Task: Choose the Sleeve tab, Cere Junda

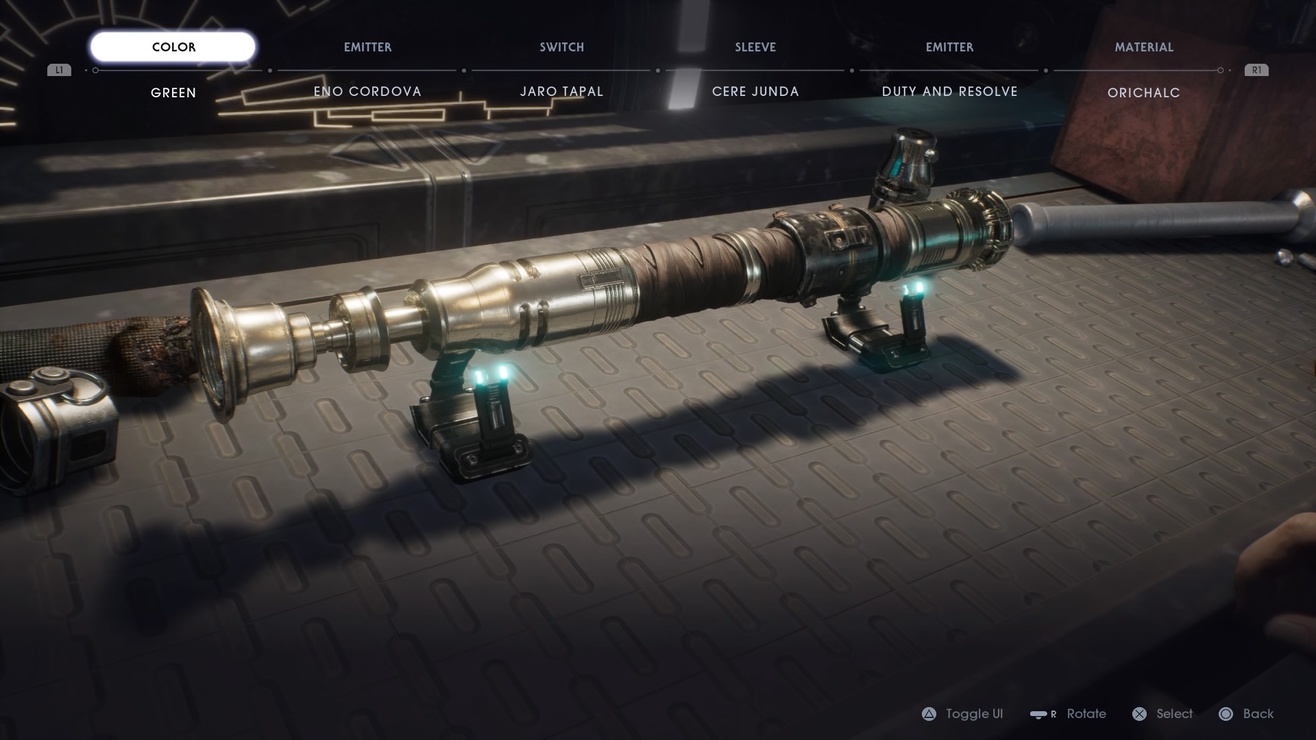Action: click(755, 48)
